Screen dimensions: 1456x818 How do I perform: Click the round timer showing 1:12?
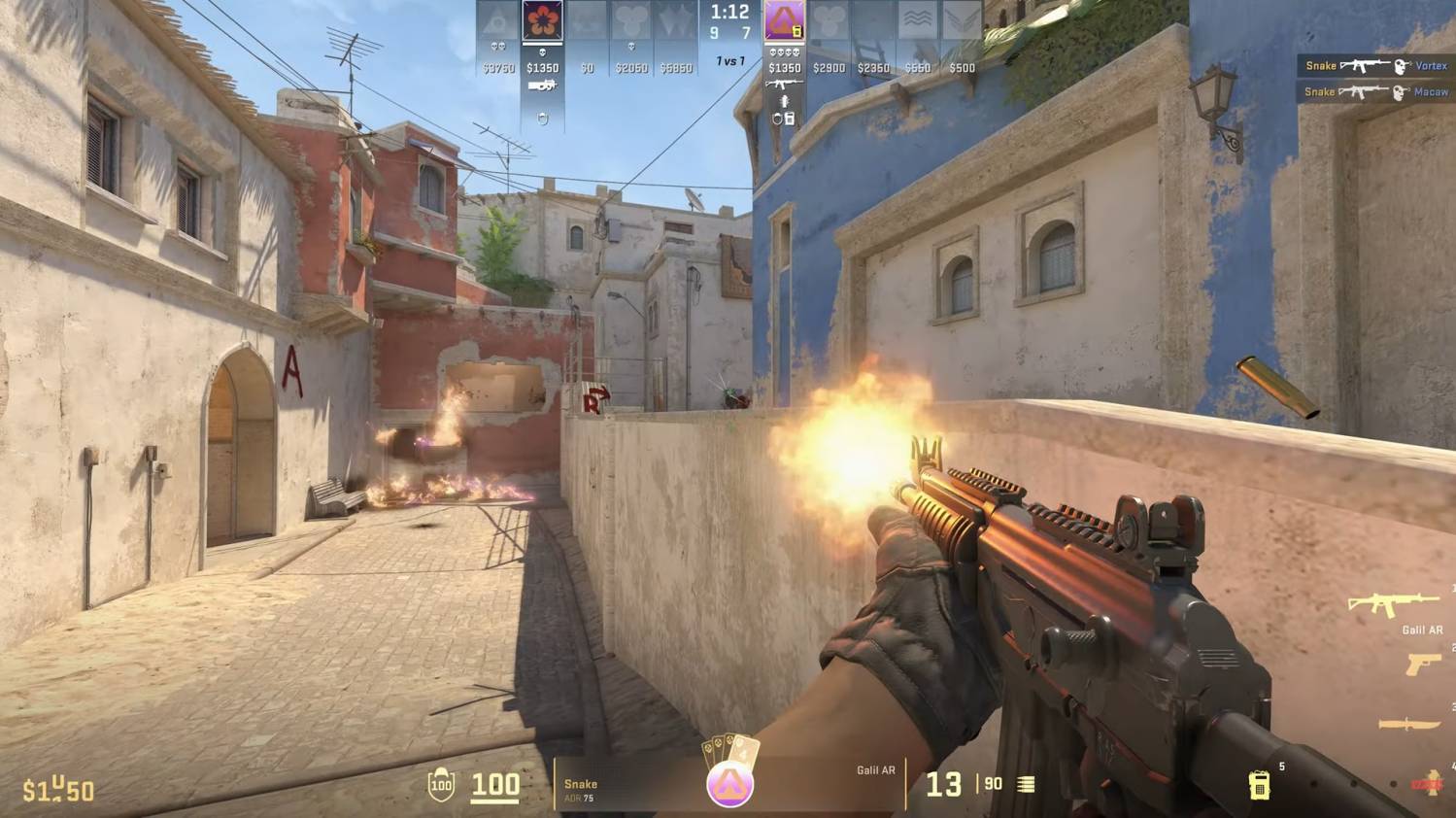(x=729, y=13)
